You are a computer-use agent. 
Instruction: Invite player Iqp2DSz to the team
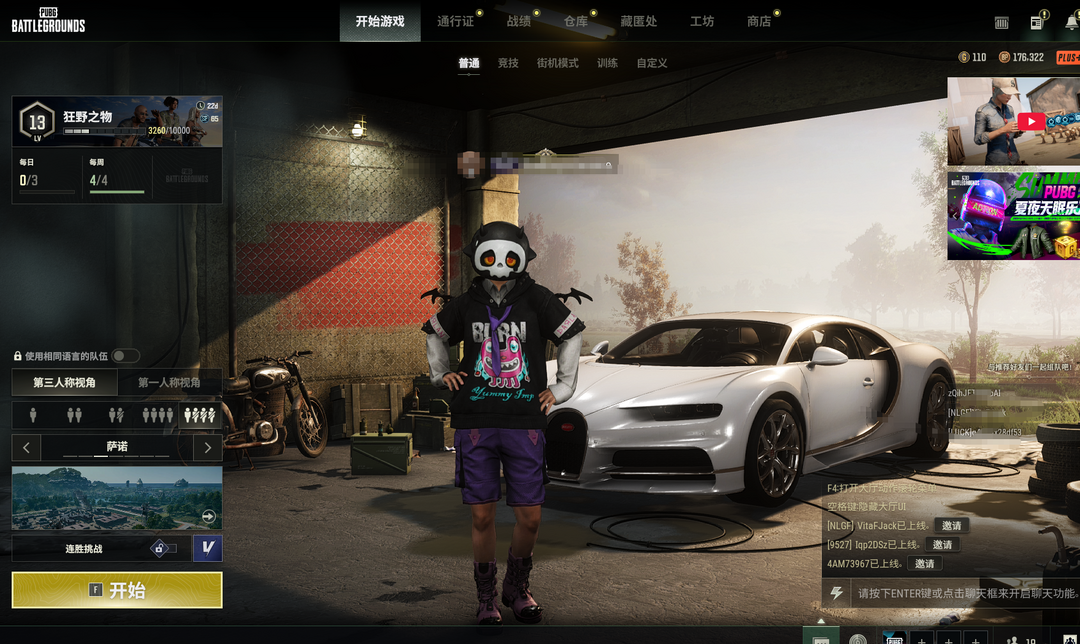pyautogui.click(x=941, y=545)
